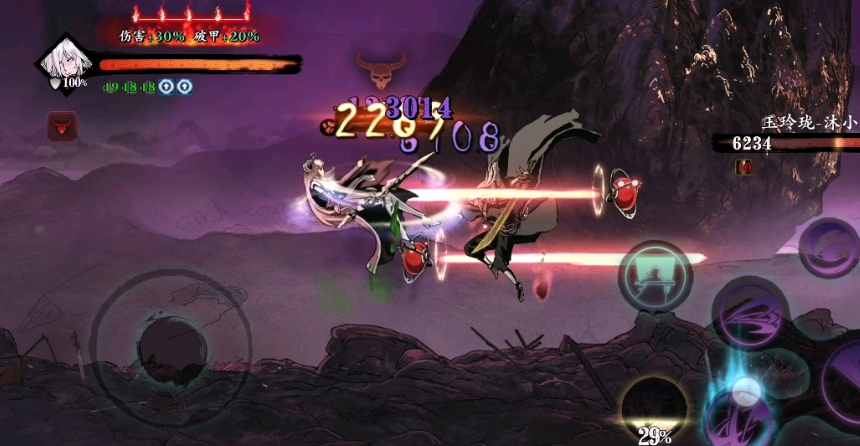Activate the teal swordsman skill button
Viewport: 860px width, 446px height.
[x=654, y=276]
